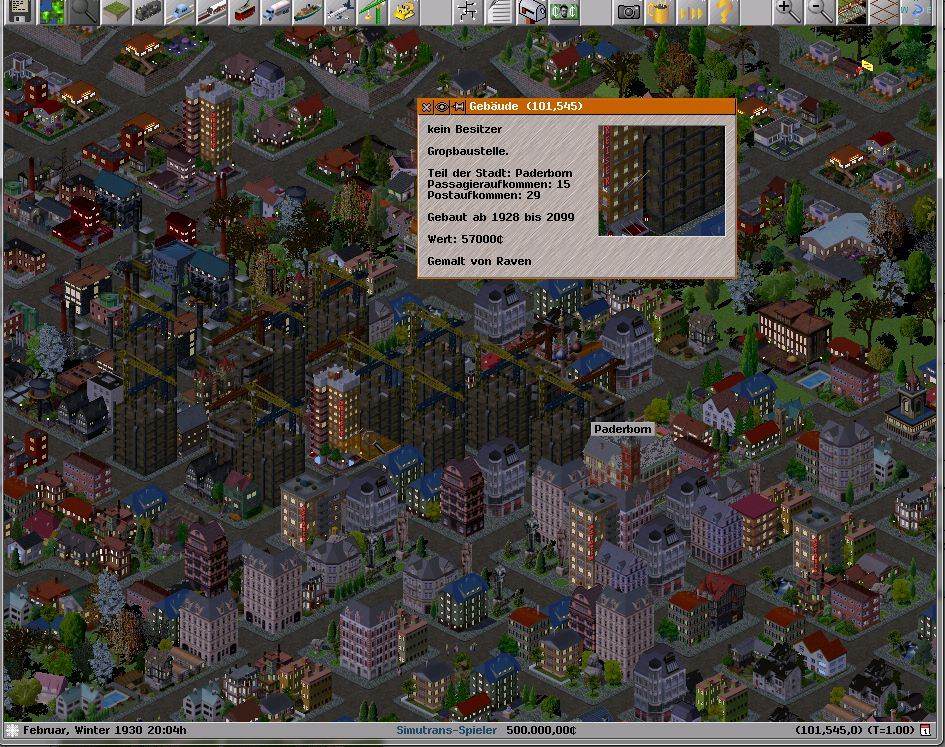Open the terrain landscaping tools
The image size is (945, 747).
116,11
